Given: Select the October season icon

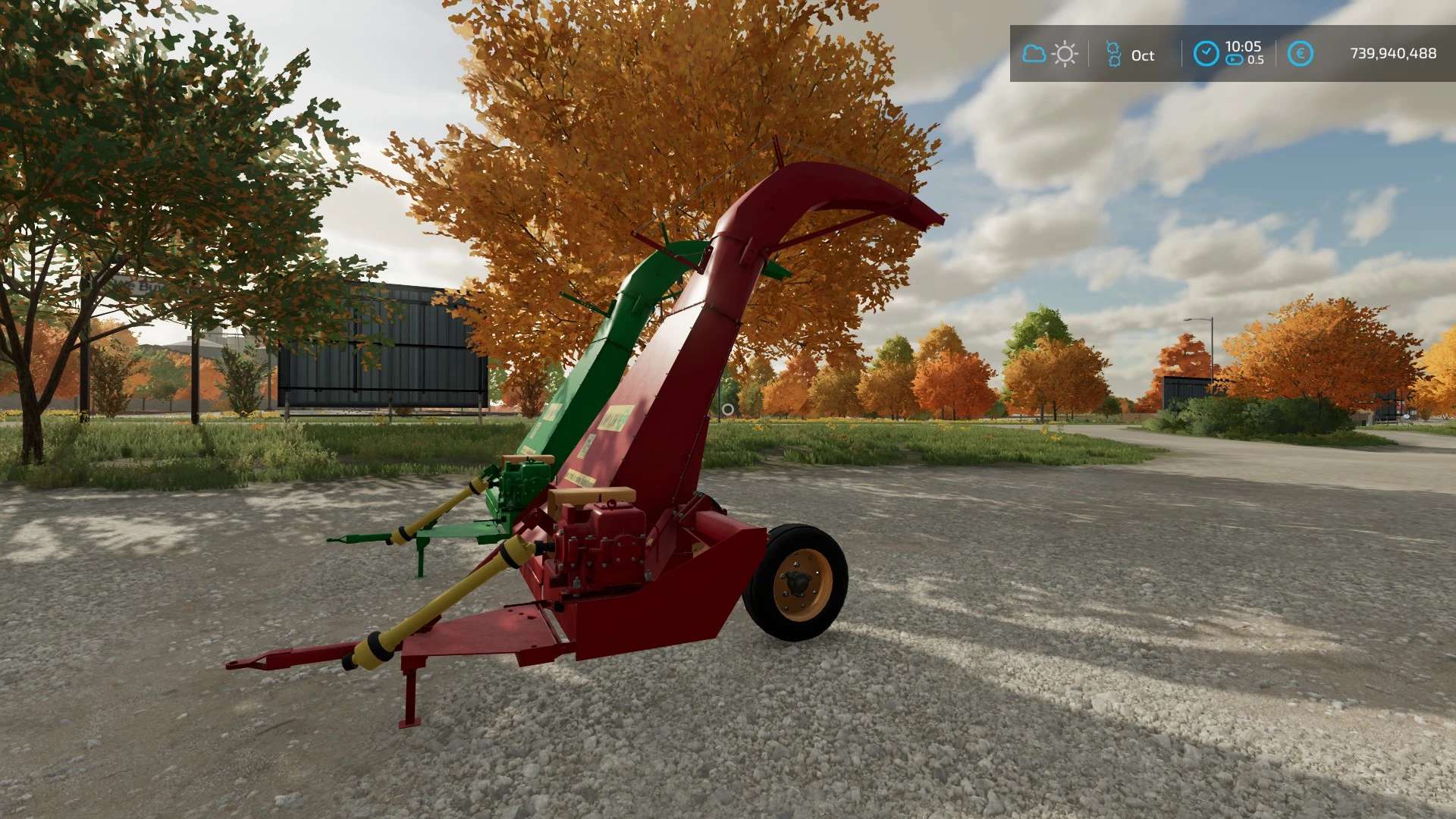Looking at the screenshot, I should tap(1113, 54).
